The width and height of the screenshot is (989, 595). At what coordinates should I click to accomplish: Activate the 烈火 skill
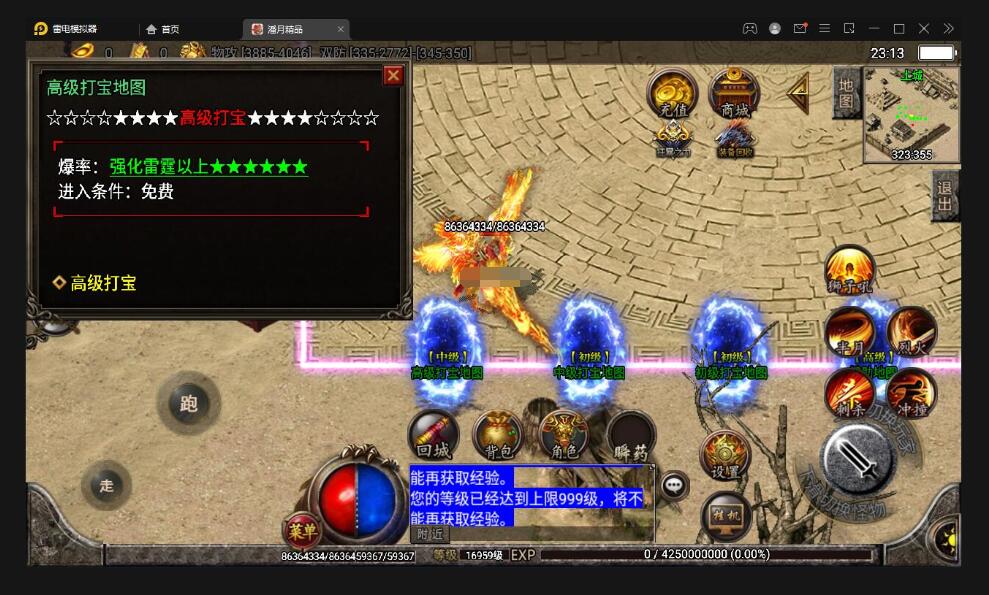pyautogui.click(x=911, y=331)
